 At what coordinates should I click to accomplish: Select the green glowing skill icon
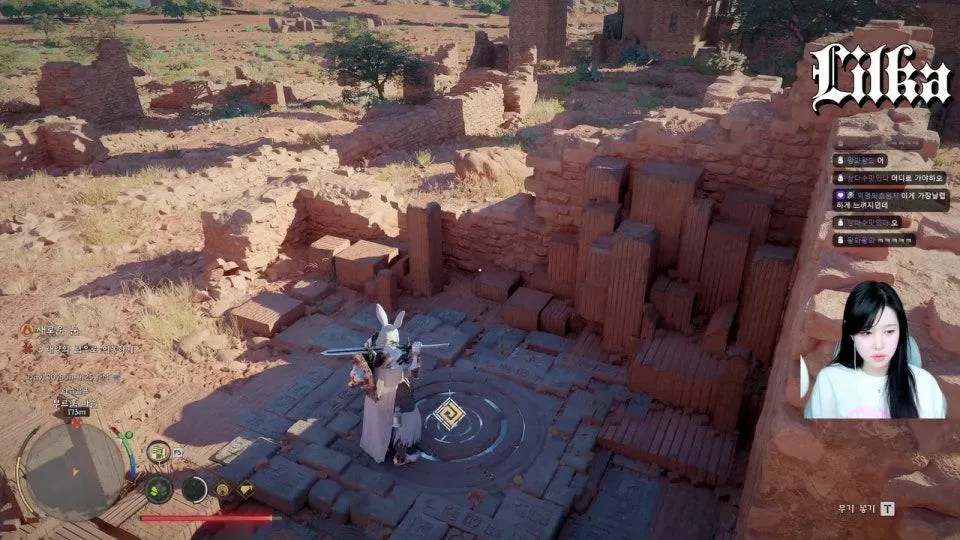point(158,489)
